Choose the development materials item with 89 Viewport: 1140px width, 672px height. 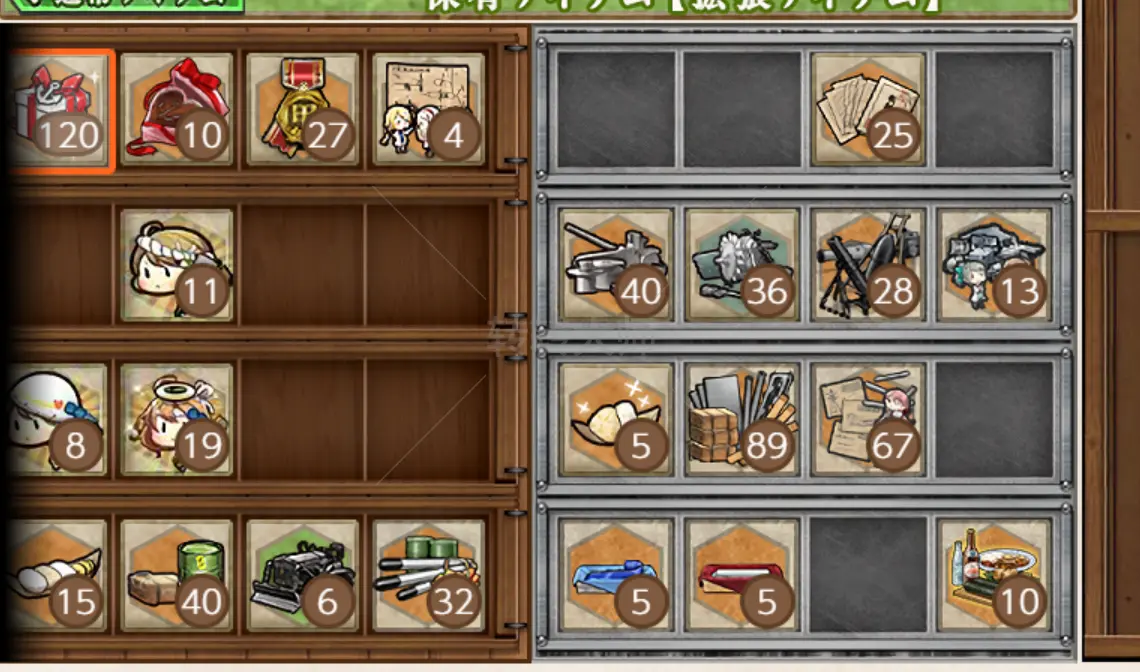tap(742, 419)
